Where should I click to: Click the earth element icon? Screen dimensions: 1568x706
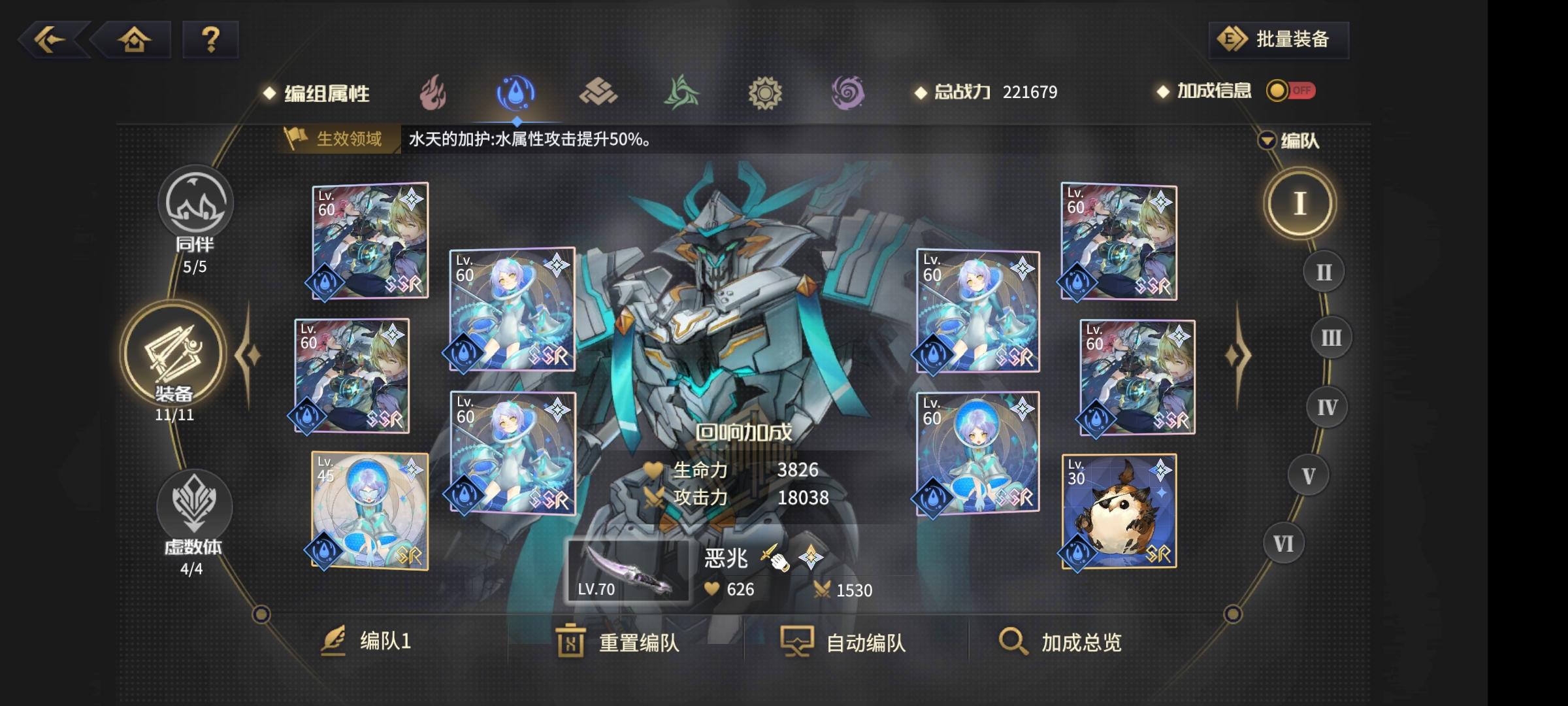[600, 92]
